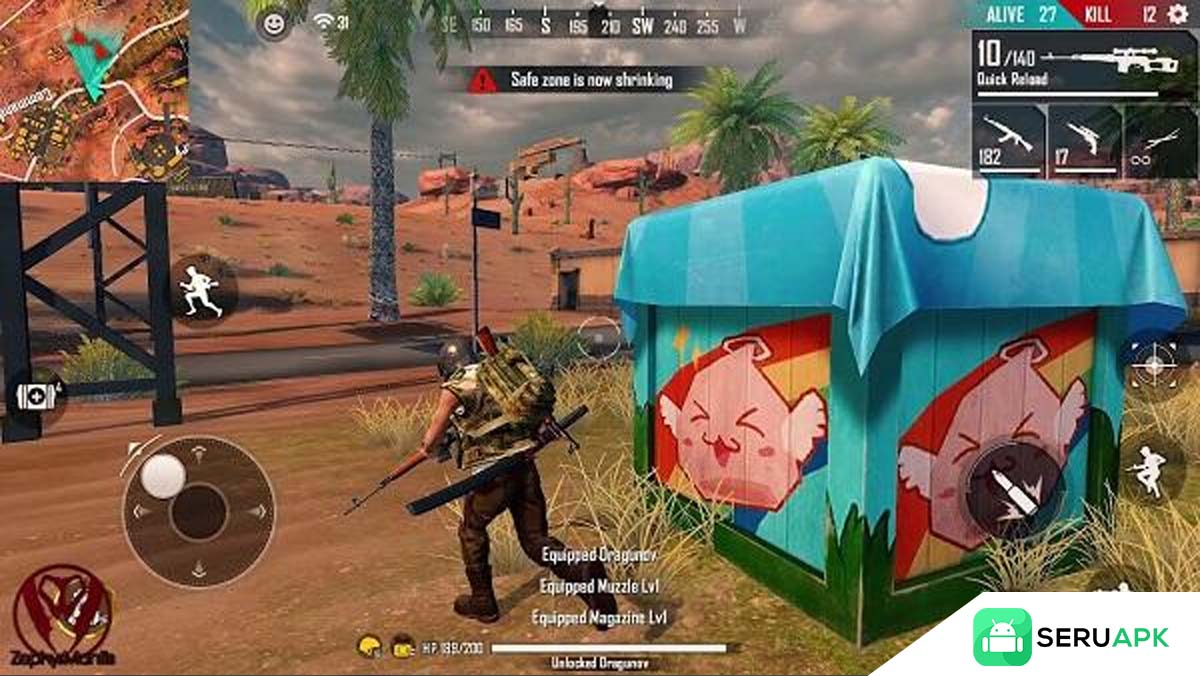This screenshot has width=1200, height=676.
Task: Use the medkit button
Action: 37,394
